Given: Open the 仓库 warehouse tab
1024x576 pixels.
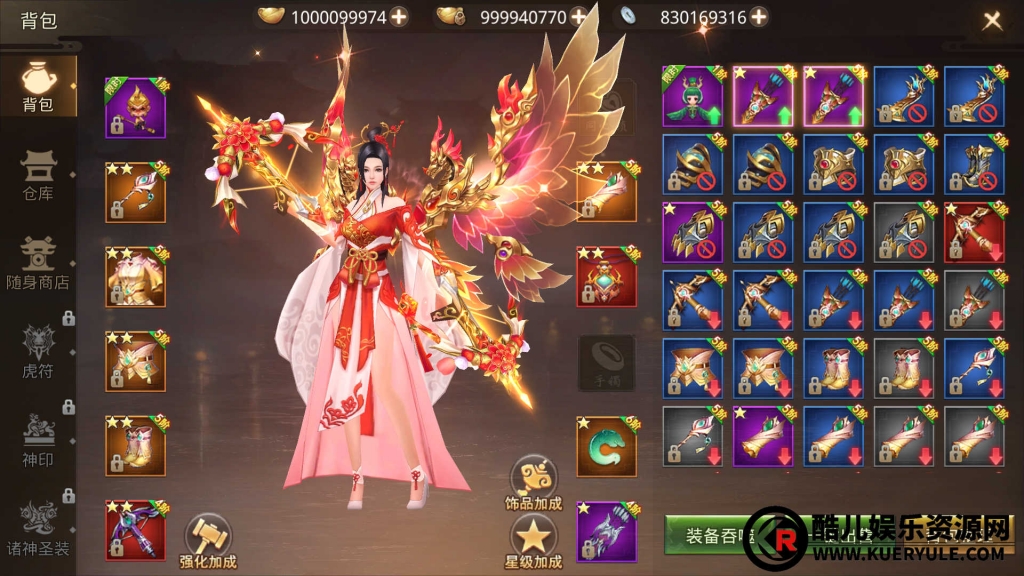Looking at the screenshot, I should pyautogui.click(x=38, y=175).
